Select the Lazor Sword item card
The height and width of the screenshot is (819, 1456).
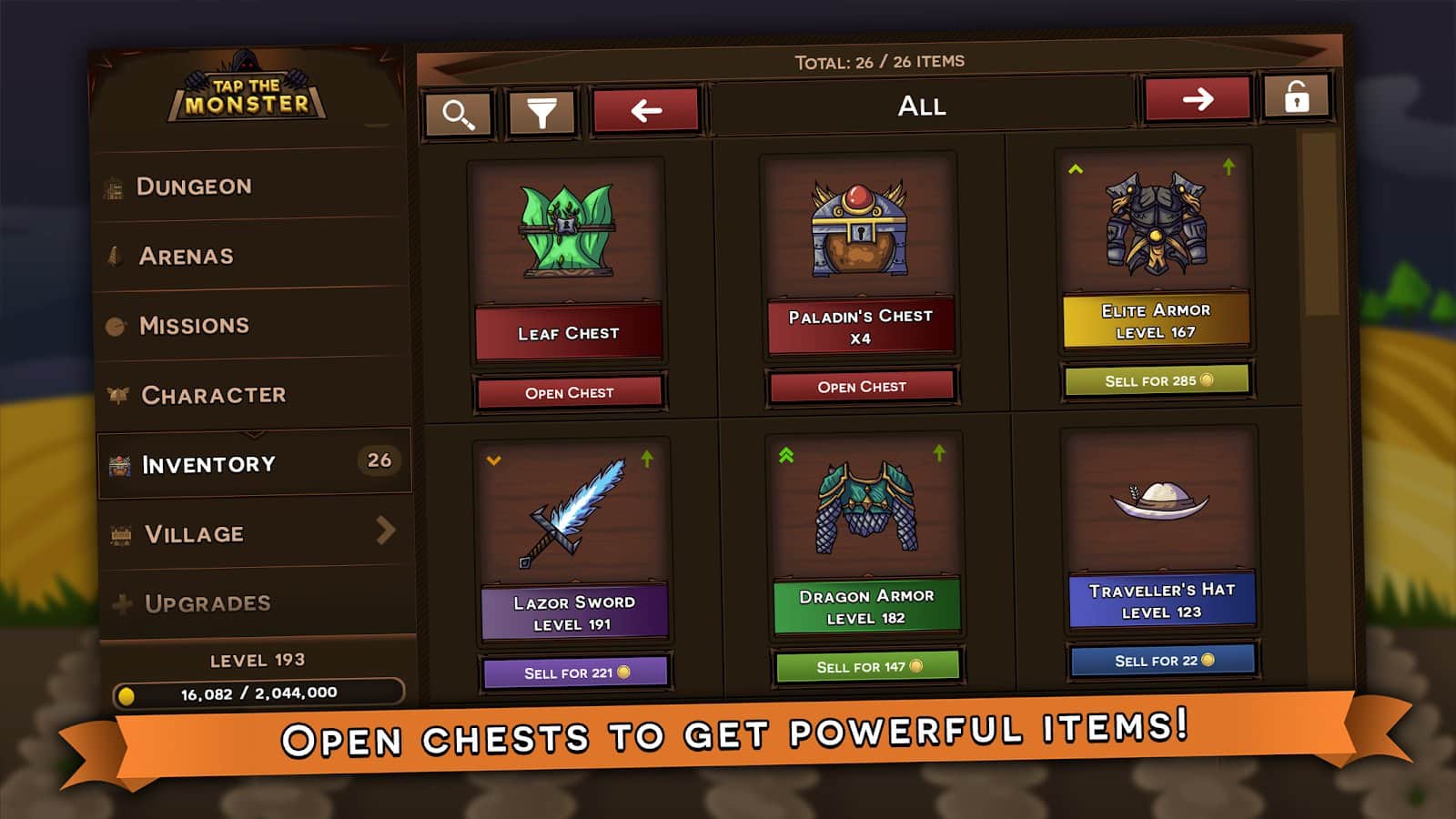pos(572,537)
